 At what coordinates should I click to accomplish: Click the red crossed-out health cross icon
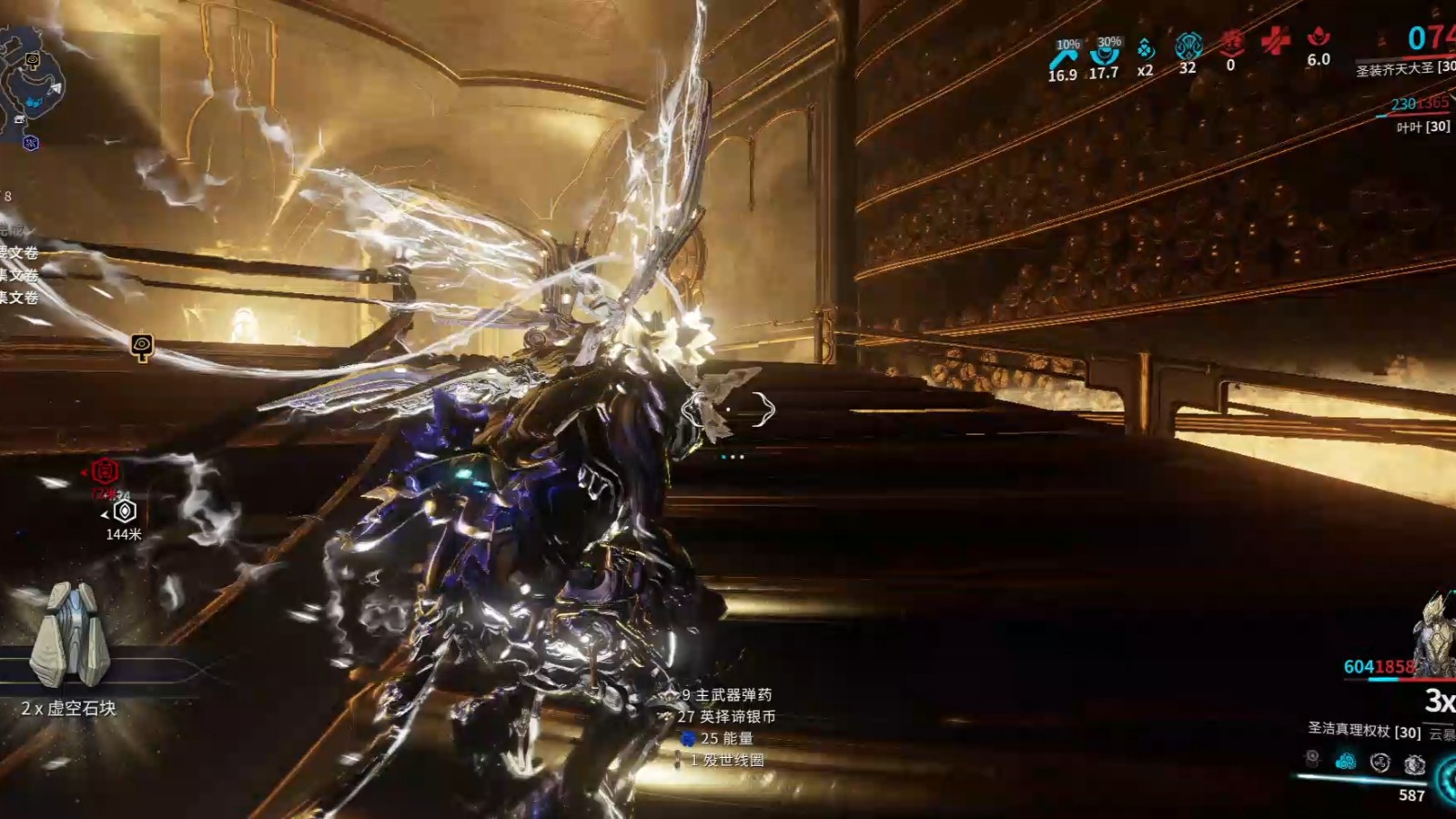click(x=1275, y=40)
